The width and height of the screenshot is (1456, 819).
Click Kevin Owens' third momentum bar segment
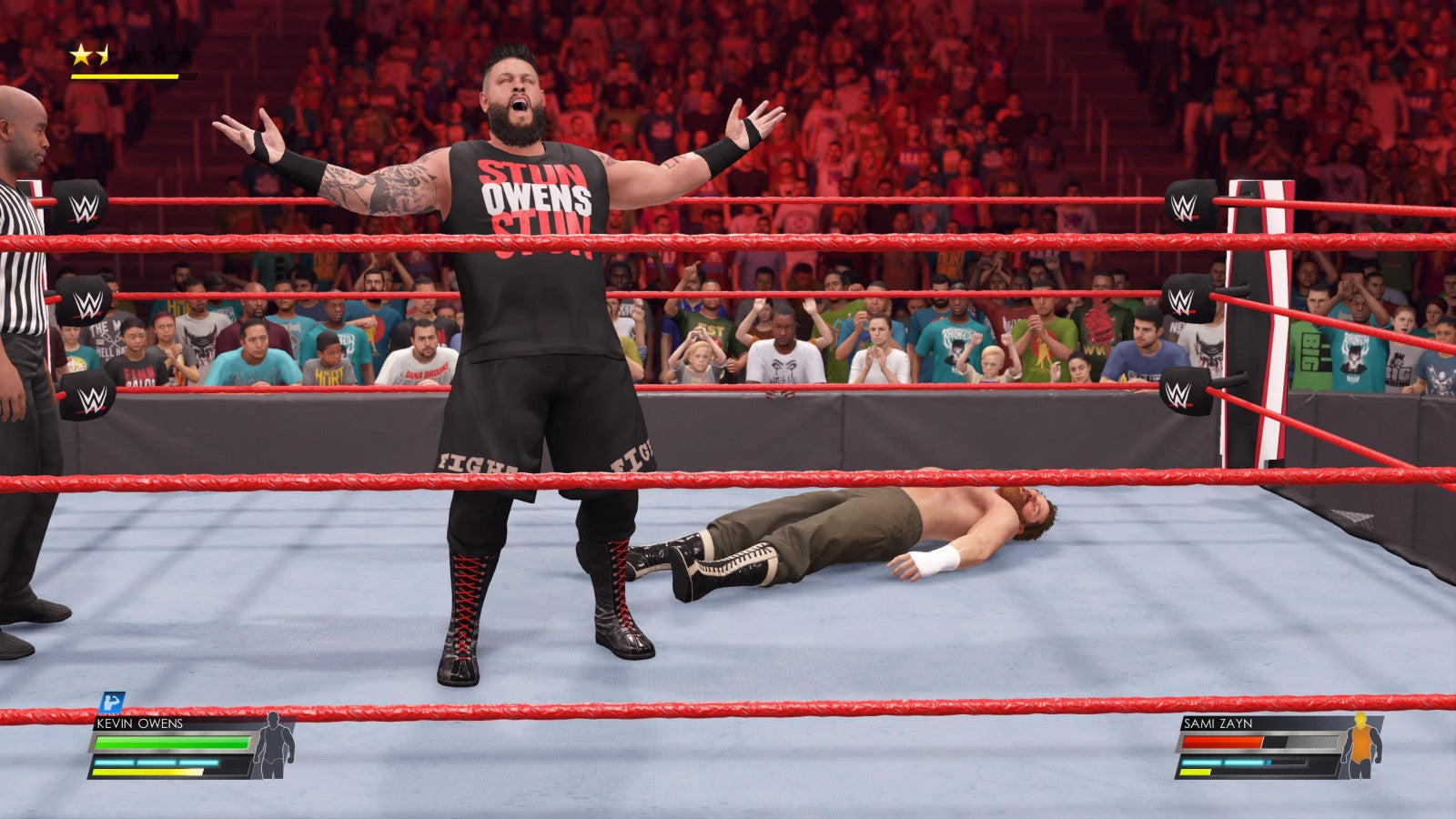(x=198, y=763)
